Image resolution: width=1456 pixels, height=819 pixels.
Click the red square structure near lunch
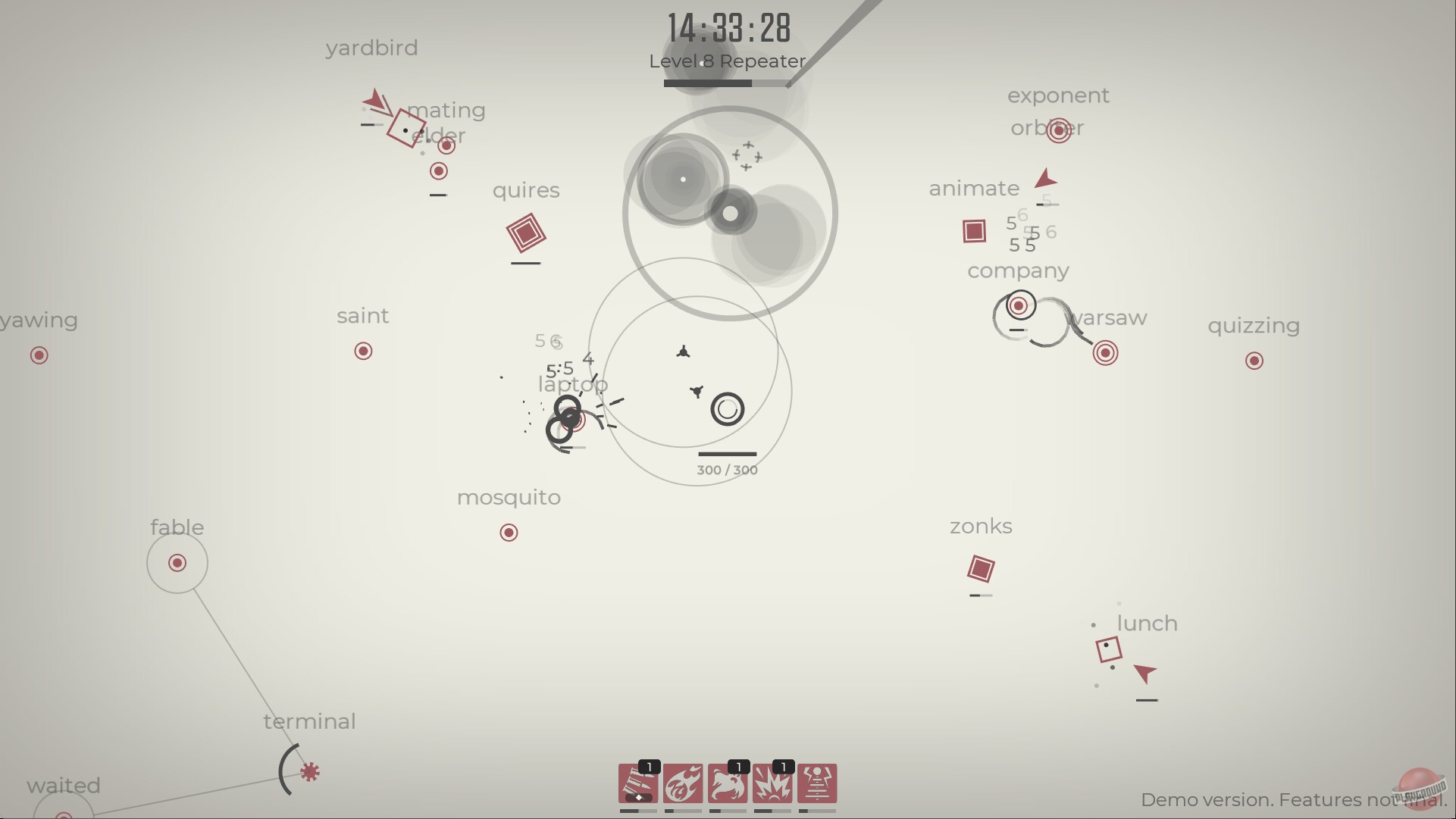(1109, 650)
